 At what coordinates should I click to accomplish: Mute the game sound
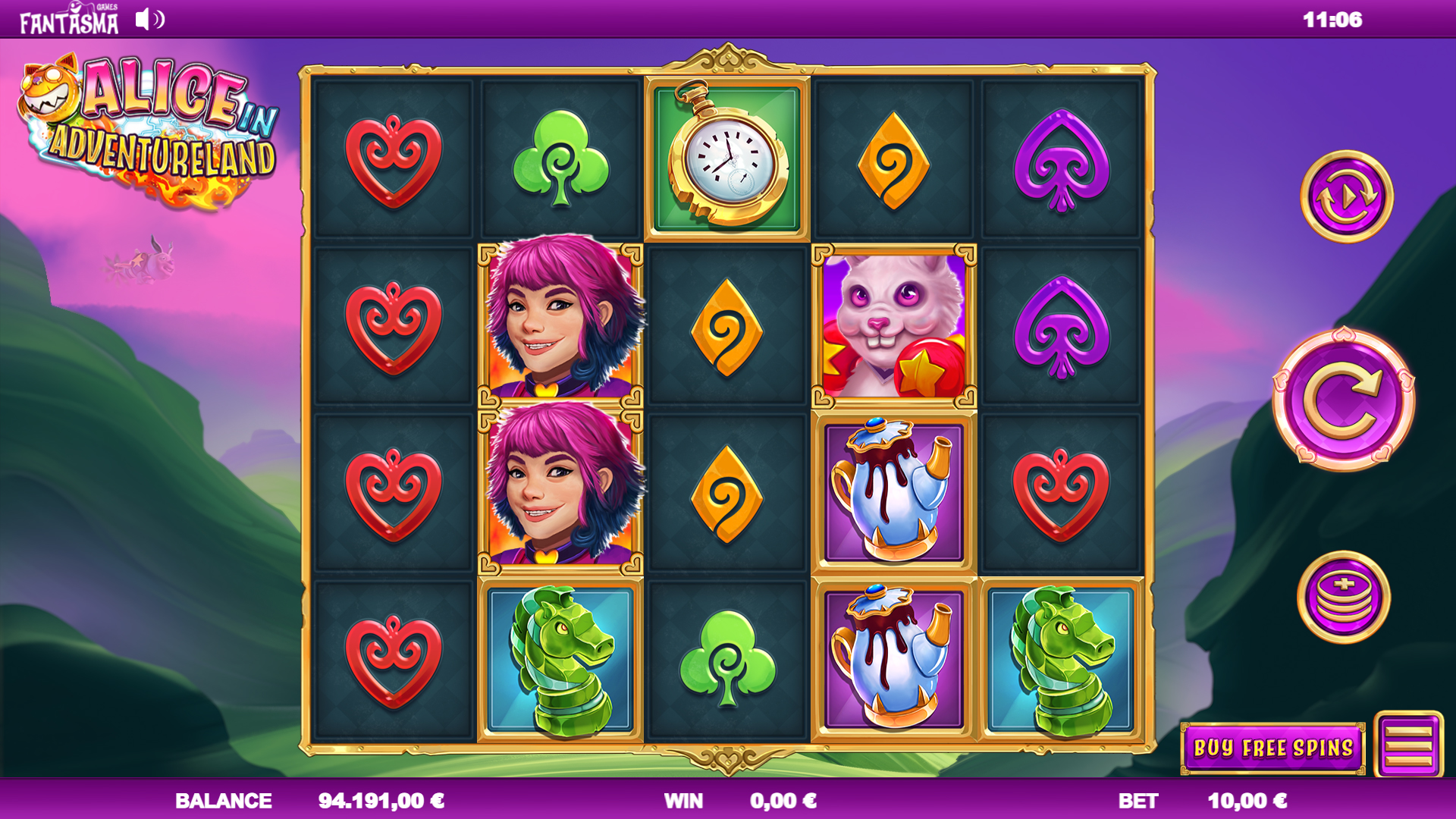(147, 20)
